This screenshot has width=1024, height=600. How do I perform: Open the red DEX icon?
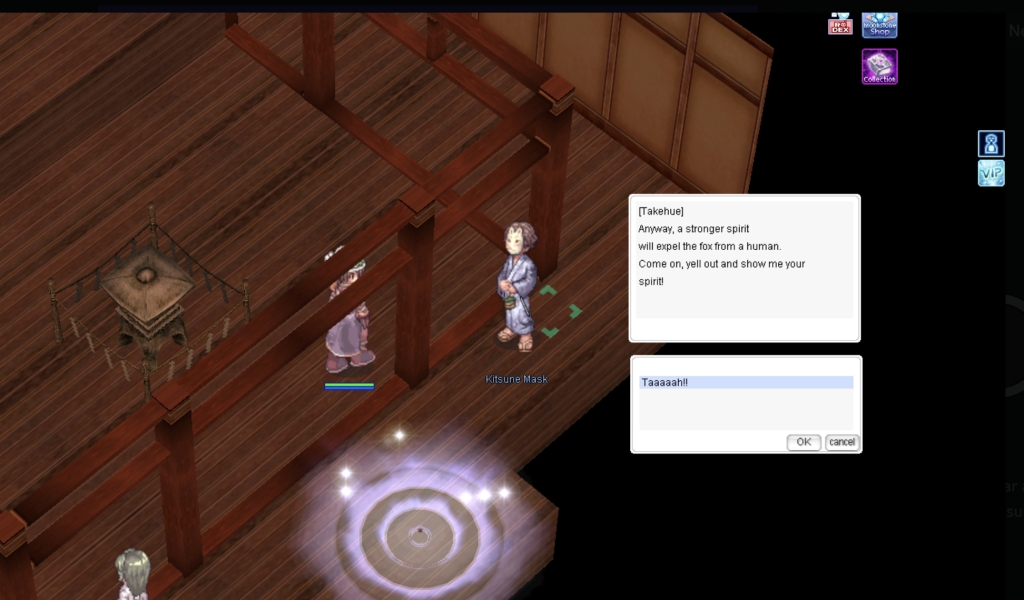coord(840,25)
